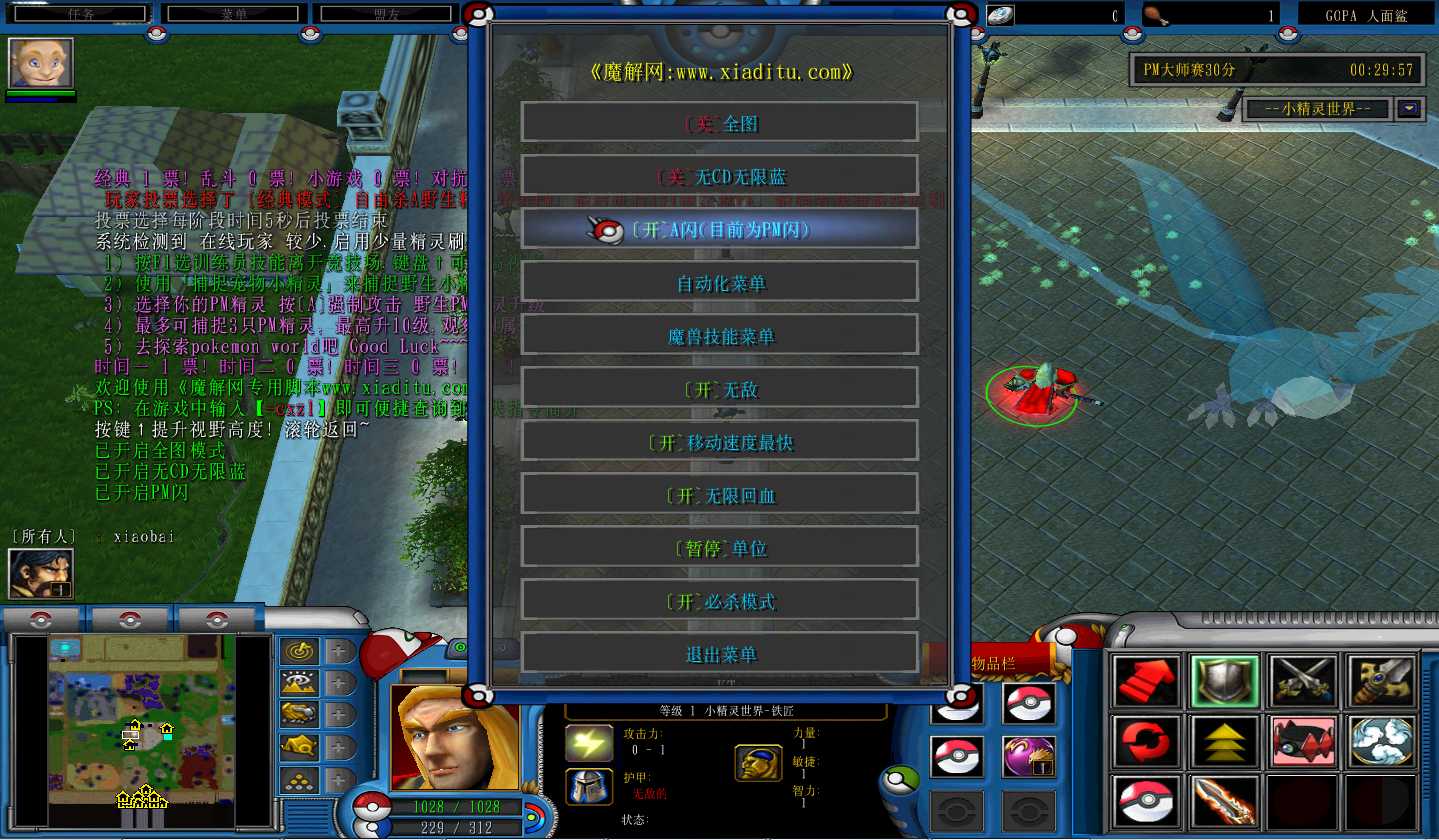Click the green 1028/1028 health bar
Viewport: 1439px width, 840px height.
pyautogui.click(x=459, y=805)
